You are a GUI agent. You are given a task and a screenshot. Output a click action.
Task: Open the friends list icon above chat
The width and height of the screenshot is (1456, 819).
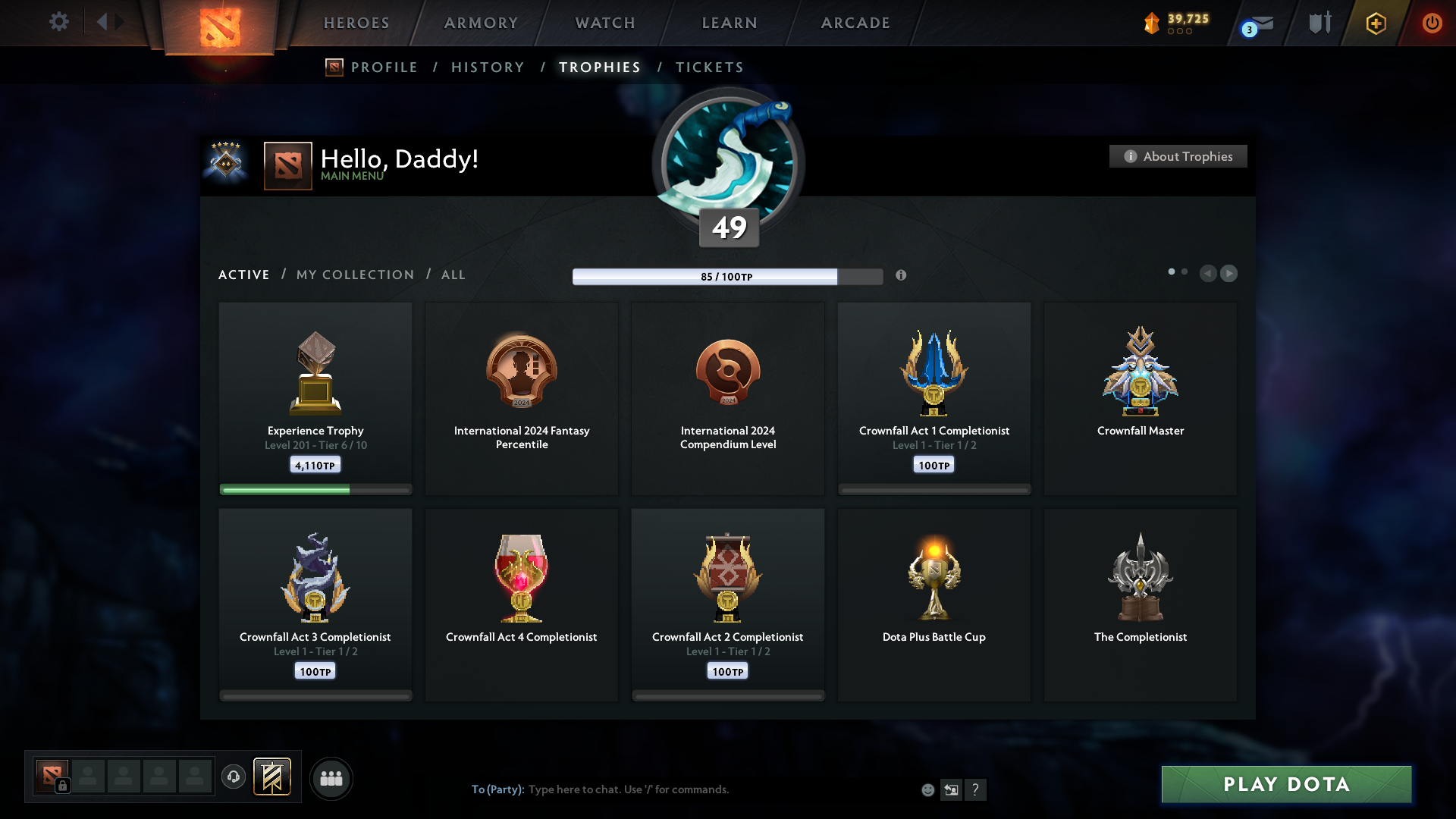(x=331, y=778)
